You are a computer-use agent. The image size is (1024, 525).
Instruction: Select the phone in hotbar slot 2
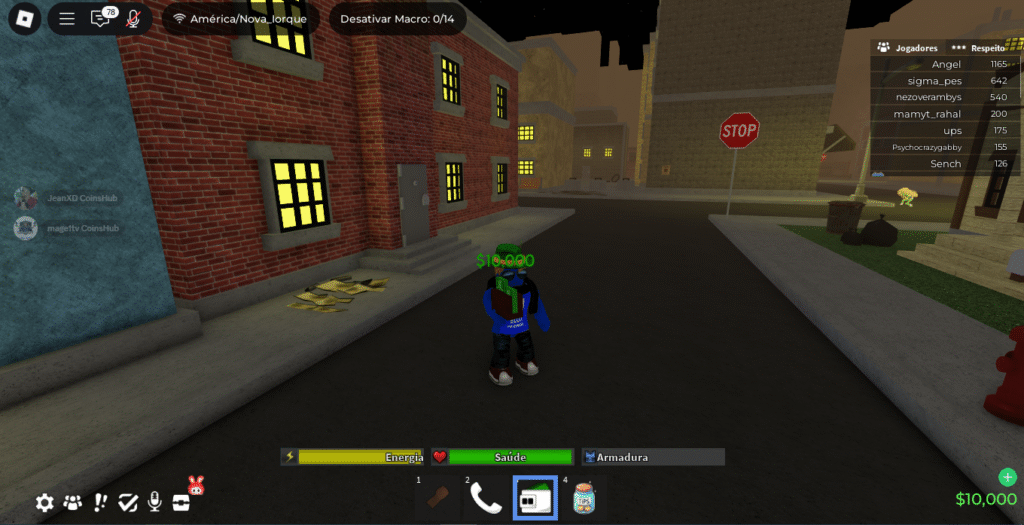point(485,497)
